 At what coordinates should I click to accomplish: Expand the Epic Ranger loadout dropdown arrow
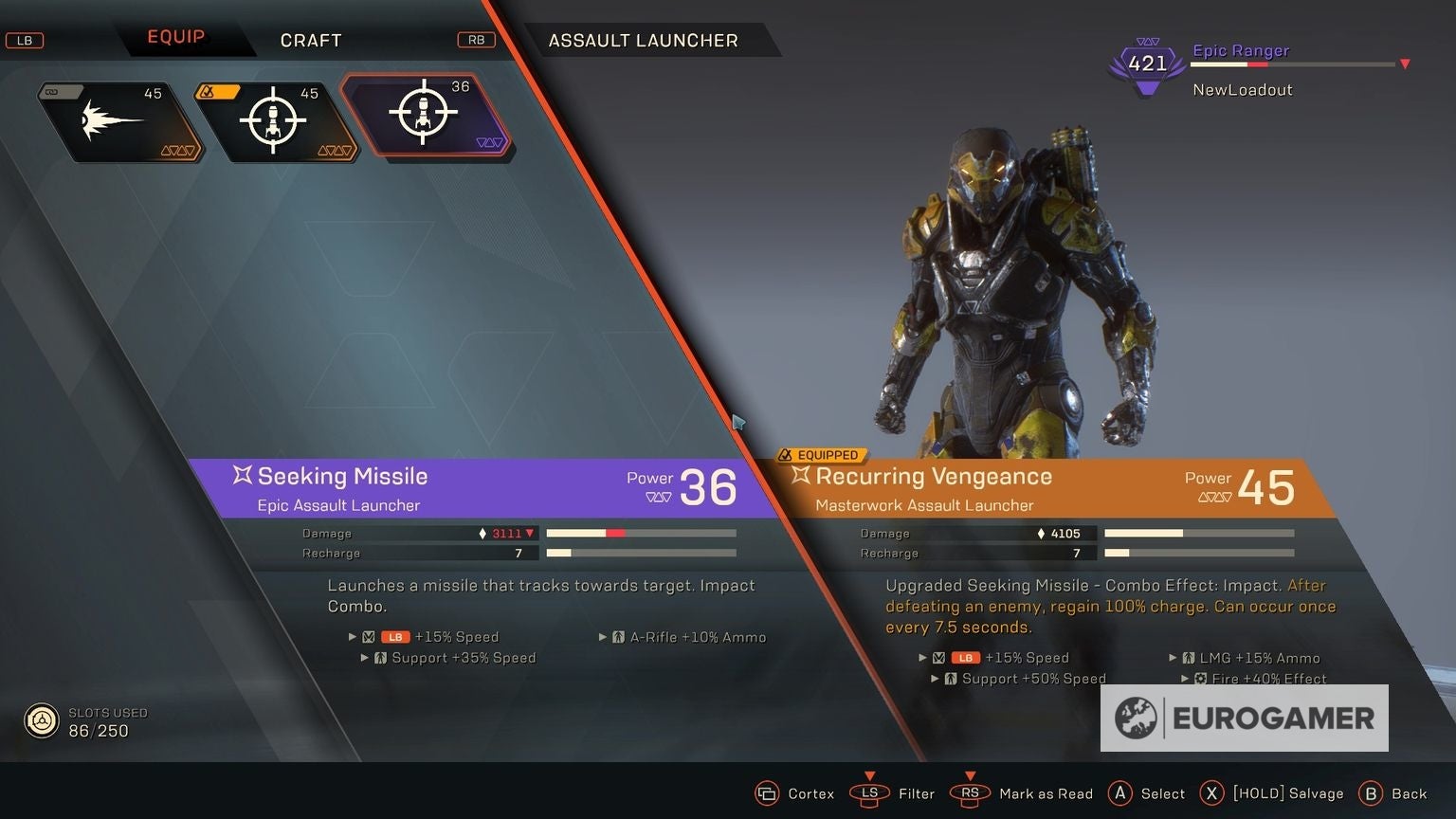click(1404, 64)
